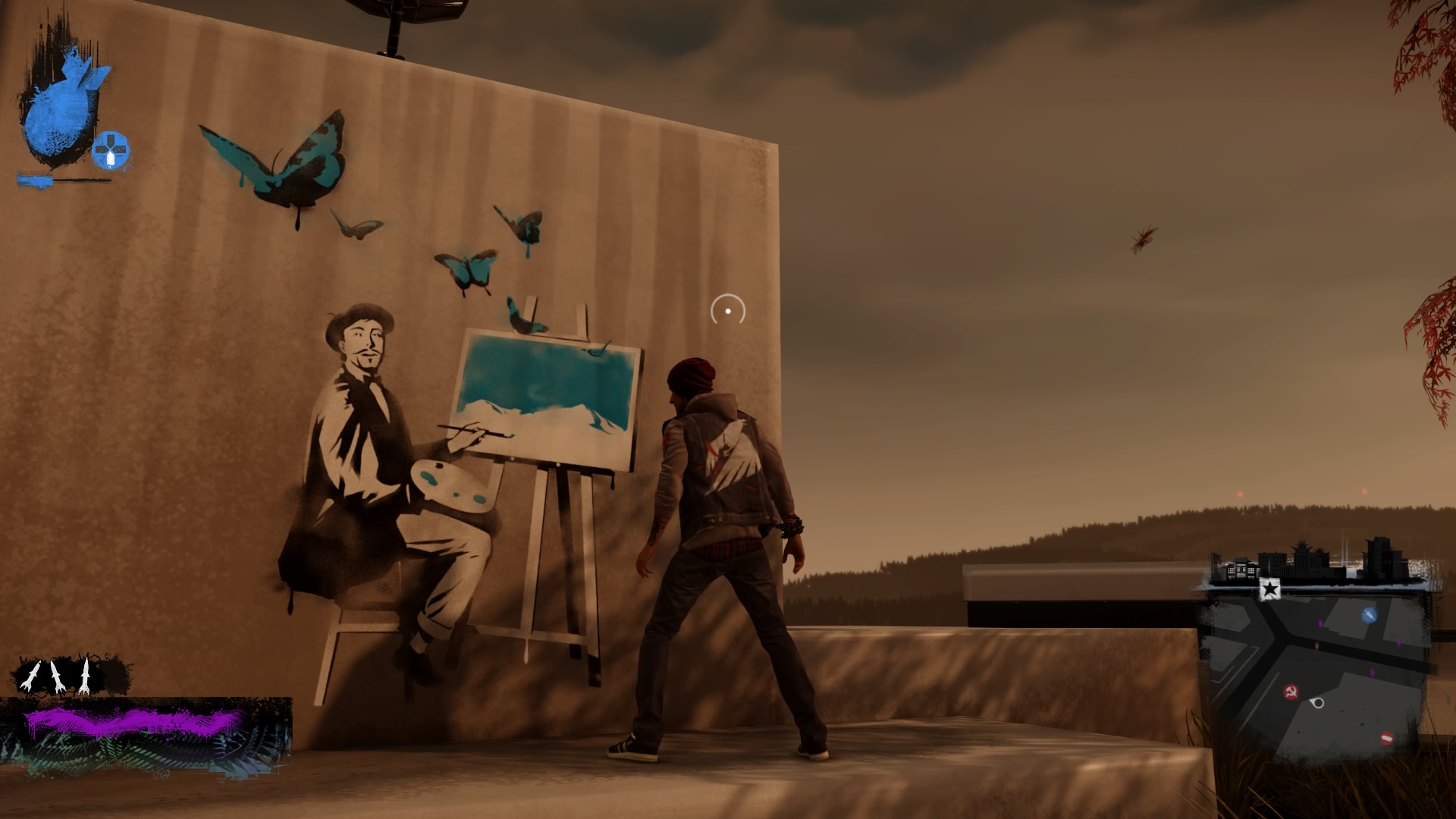
Task: Select the white player arrow on the minimap
Action: coord(1317,703)
